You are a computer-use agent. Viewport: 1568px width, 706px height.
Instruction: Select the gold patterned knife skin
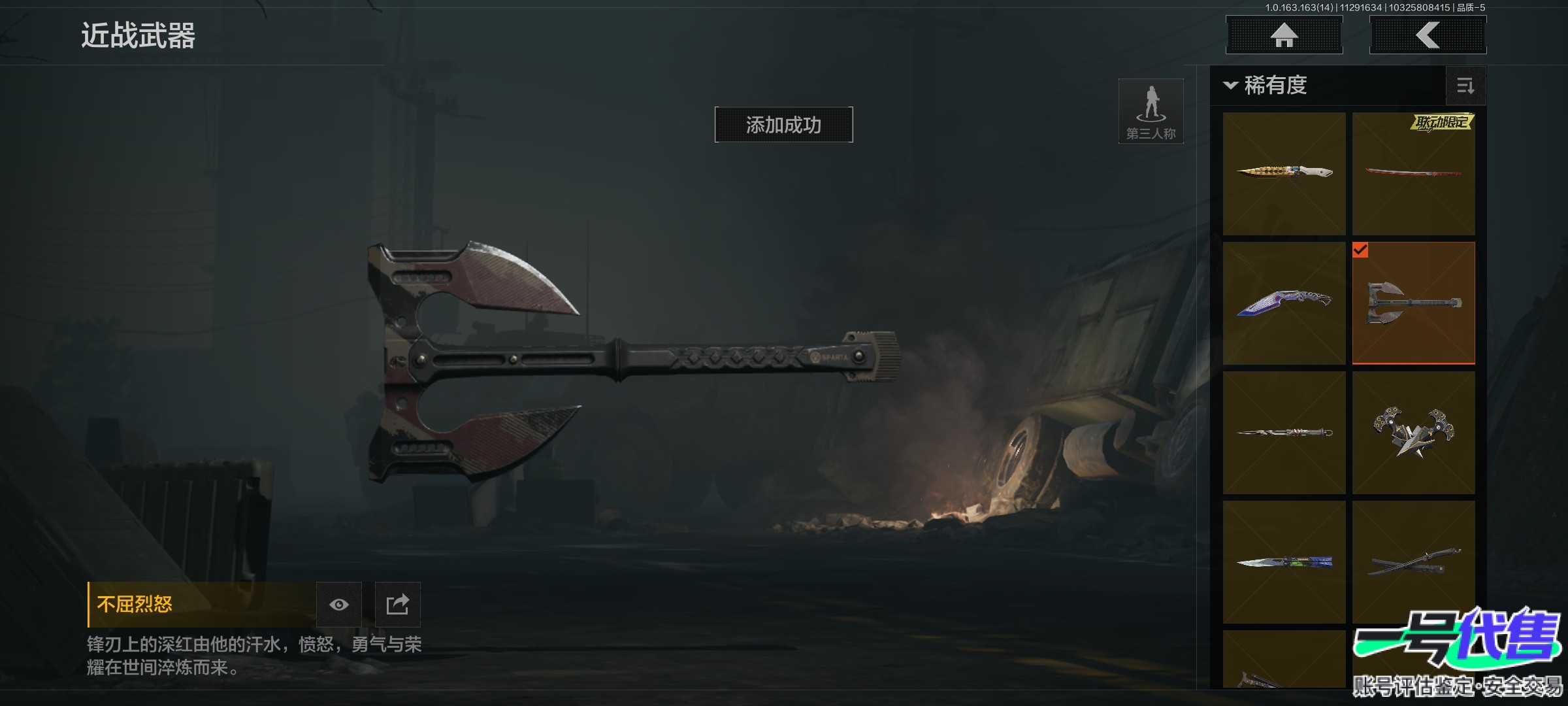[1284, 173]
